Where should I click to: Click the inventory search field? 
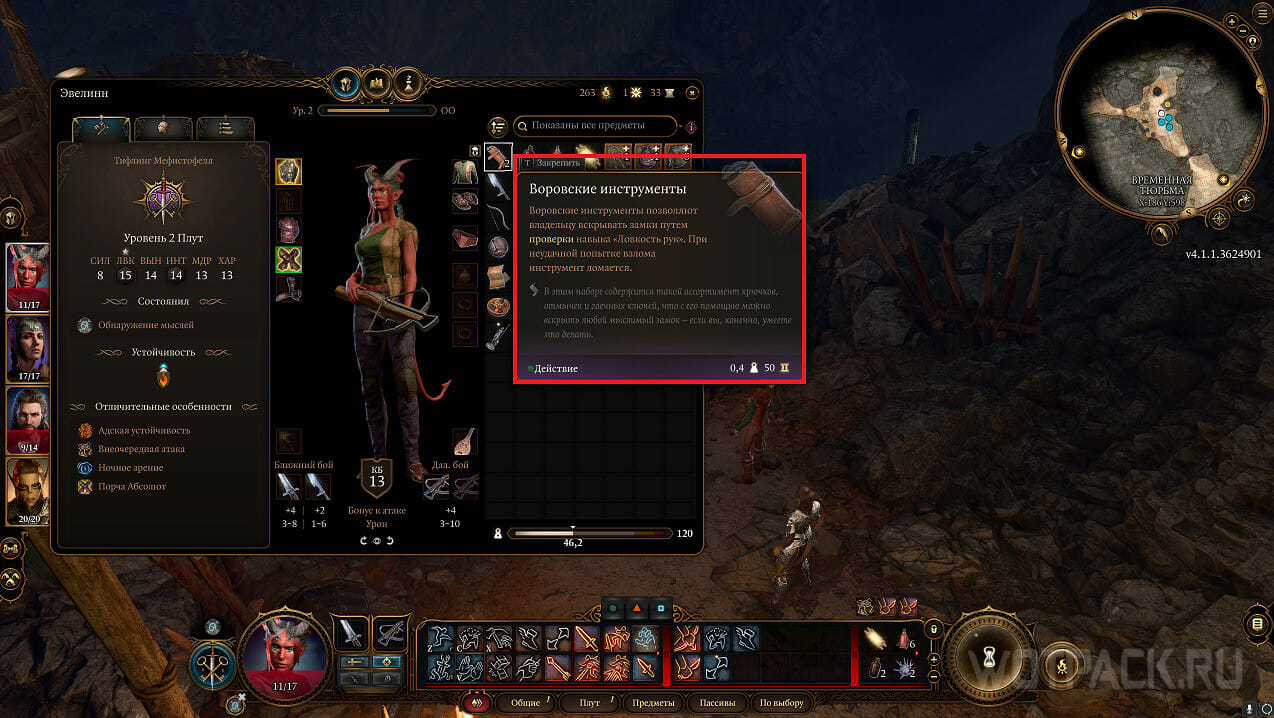tap(596, 126)
